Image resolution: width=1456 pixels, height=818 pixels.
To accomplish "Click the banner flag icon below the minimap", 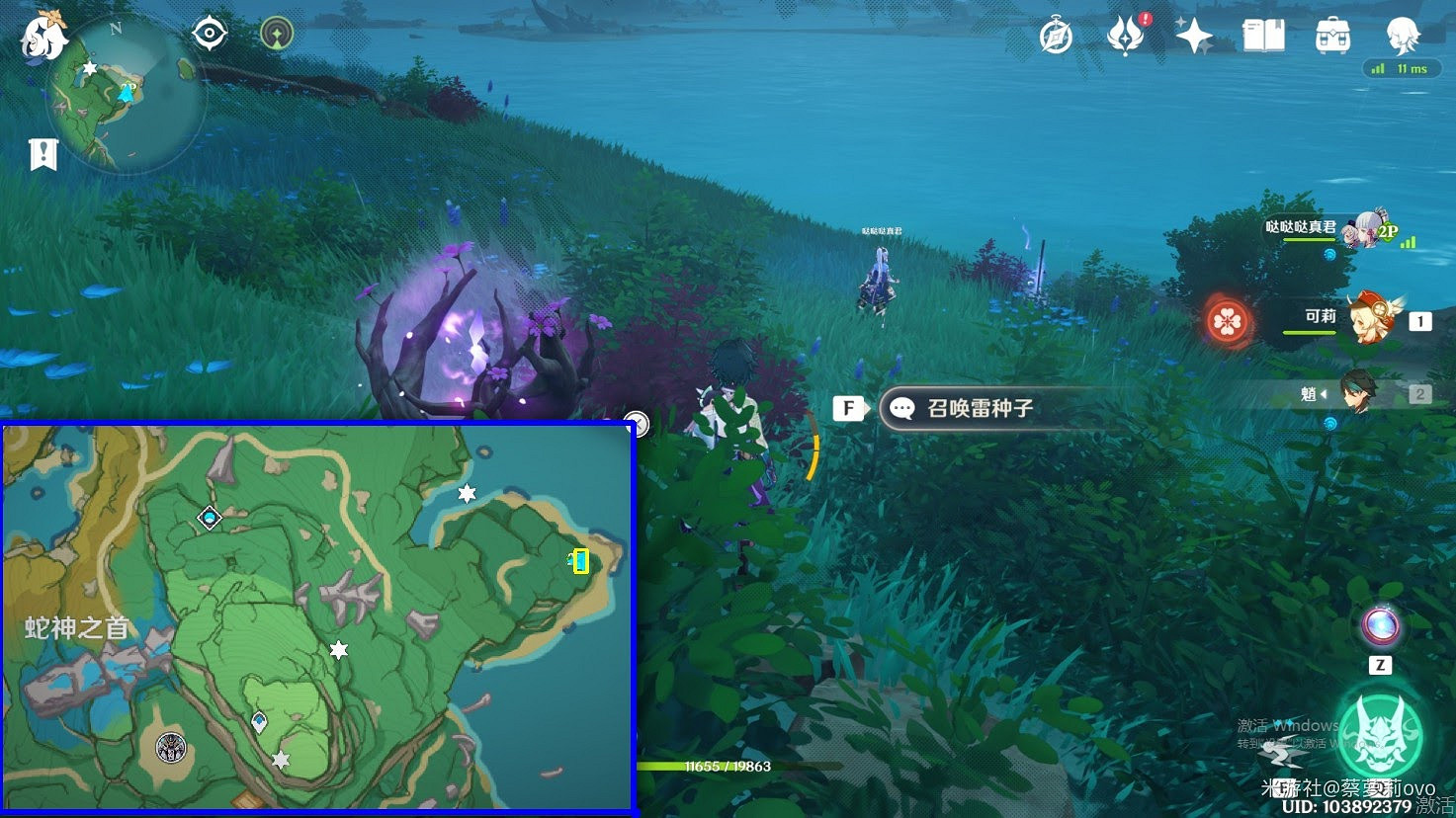I will [43, 153].
